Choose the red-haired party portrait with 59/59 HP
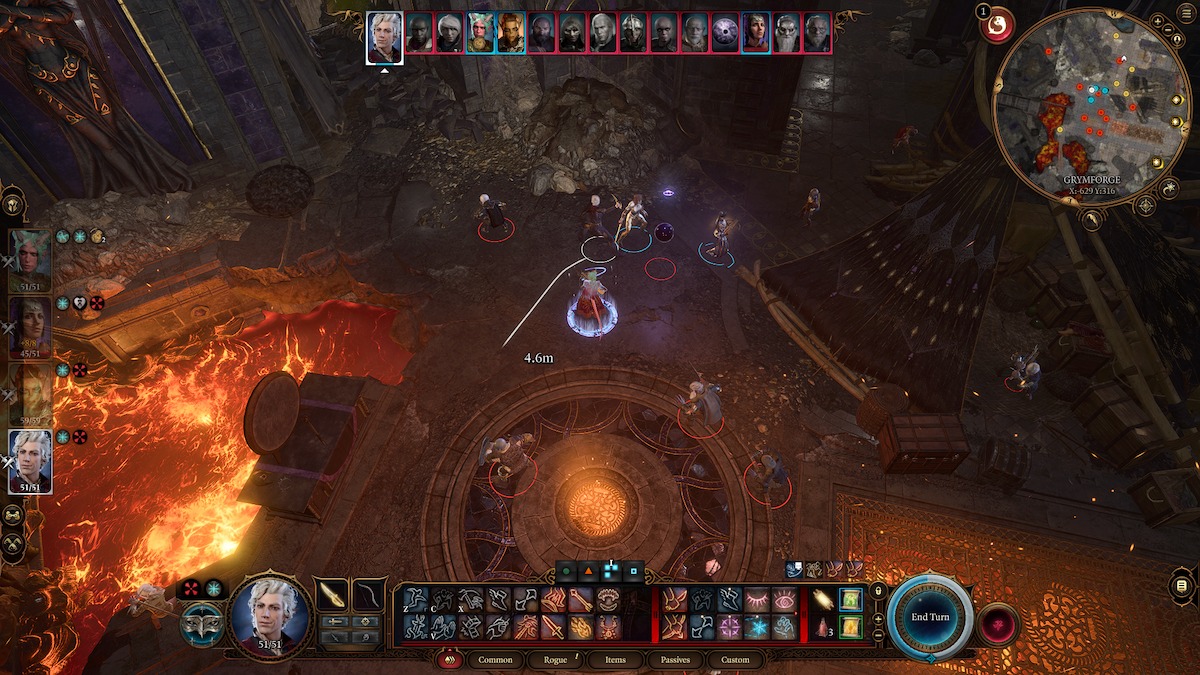 (30, 394)
